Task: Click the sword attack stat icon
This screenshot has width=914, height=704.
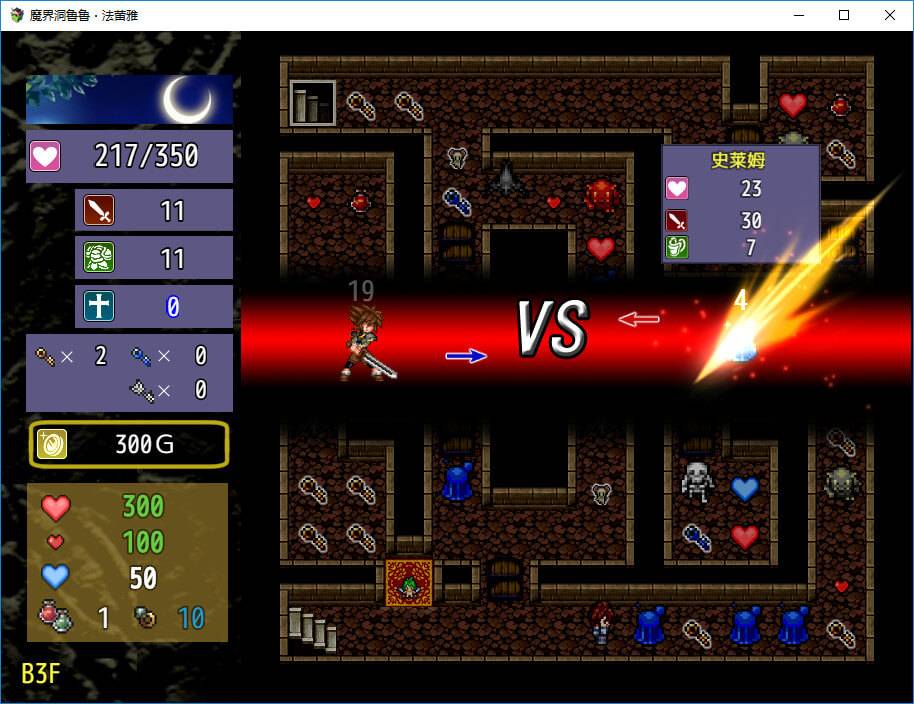Action: pos(99,211)
